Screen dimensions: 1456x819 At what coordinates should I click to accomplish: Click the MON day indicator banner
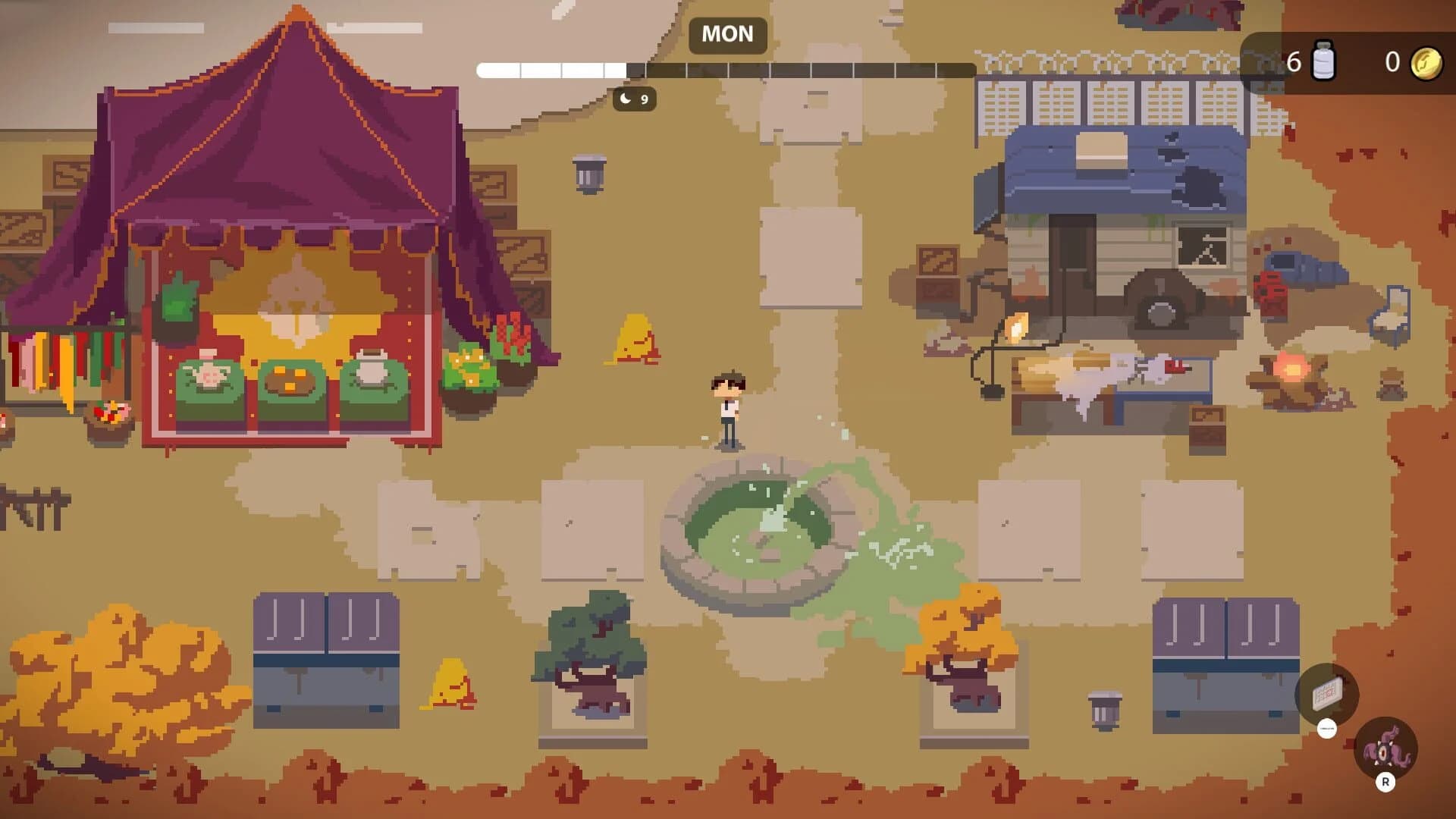coord(726,34)
